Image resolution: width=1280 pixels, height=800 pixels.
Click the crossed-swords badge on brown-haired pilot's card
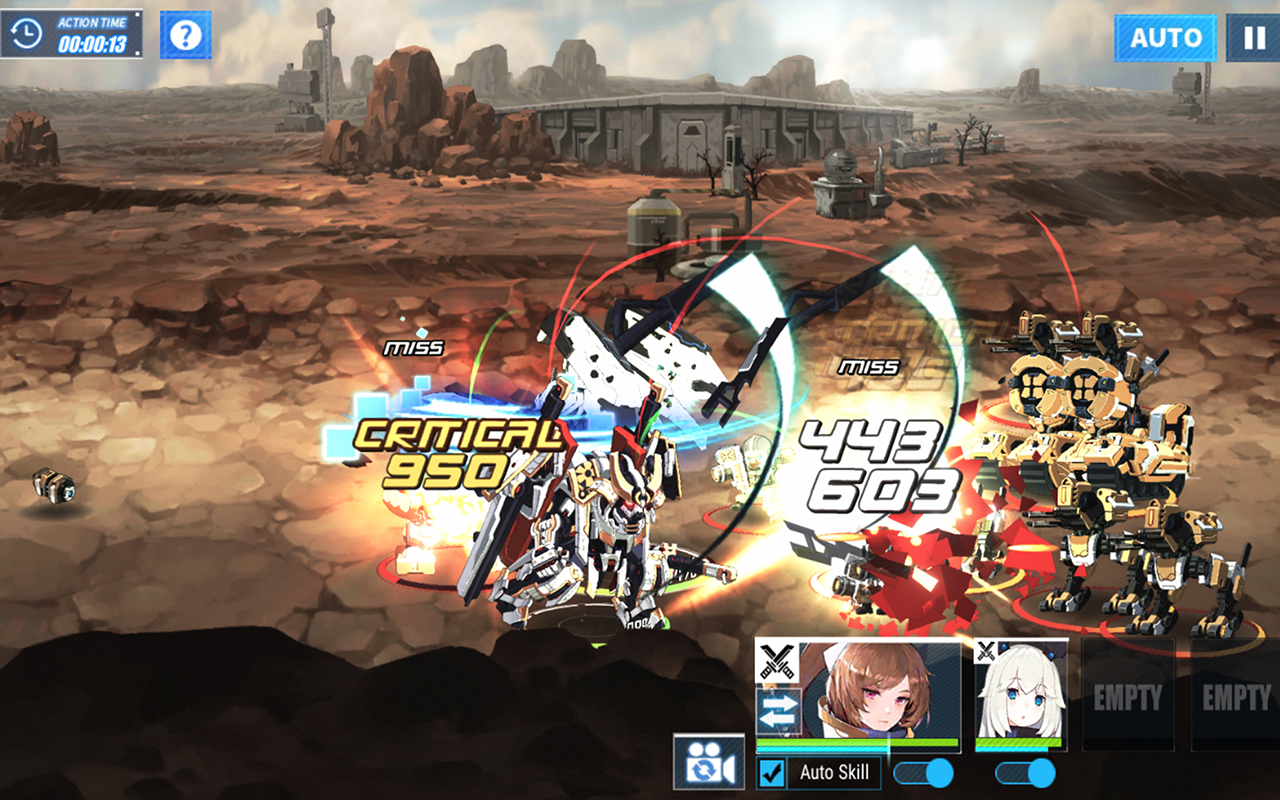[776, 660]
